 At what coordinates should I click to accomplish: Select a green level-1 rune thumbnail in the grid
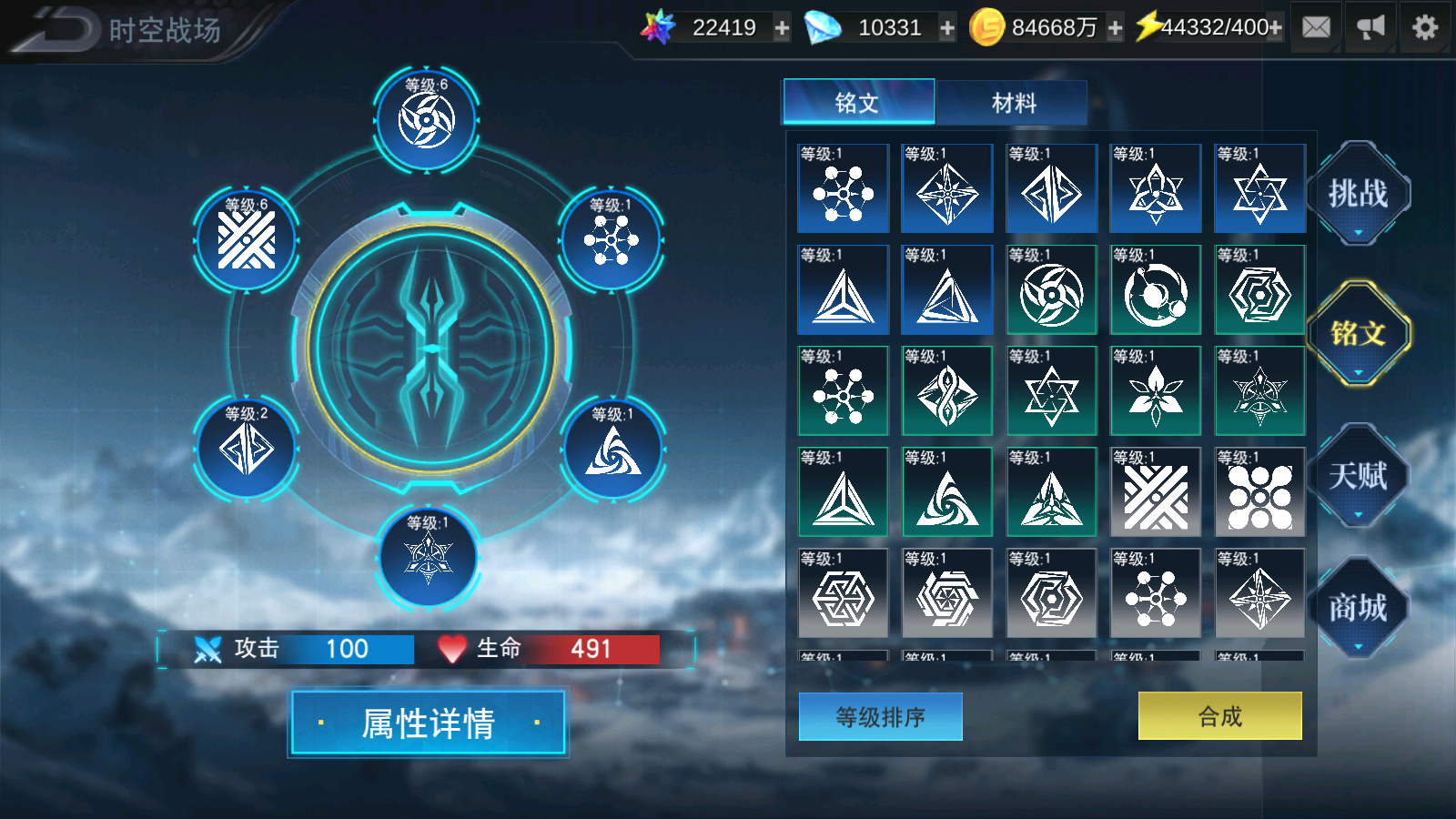click(x=843, y=391)
